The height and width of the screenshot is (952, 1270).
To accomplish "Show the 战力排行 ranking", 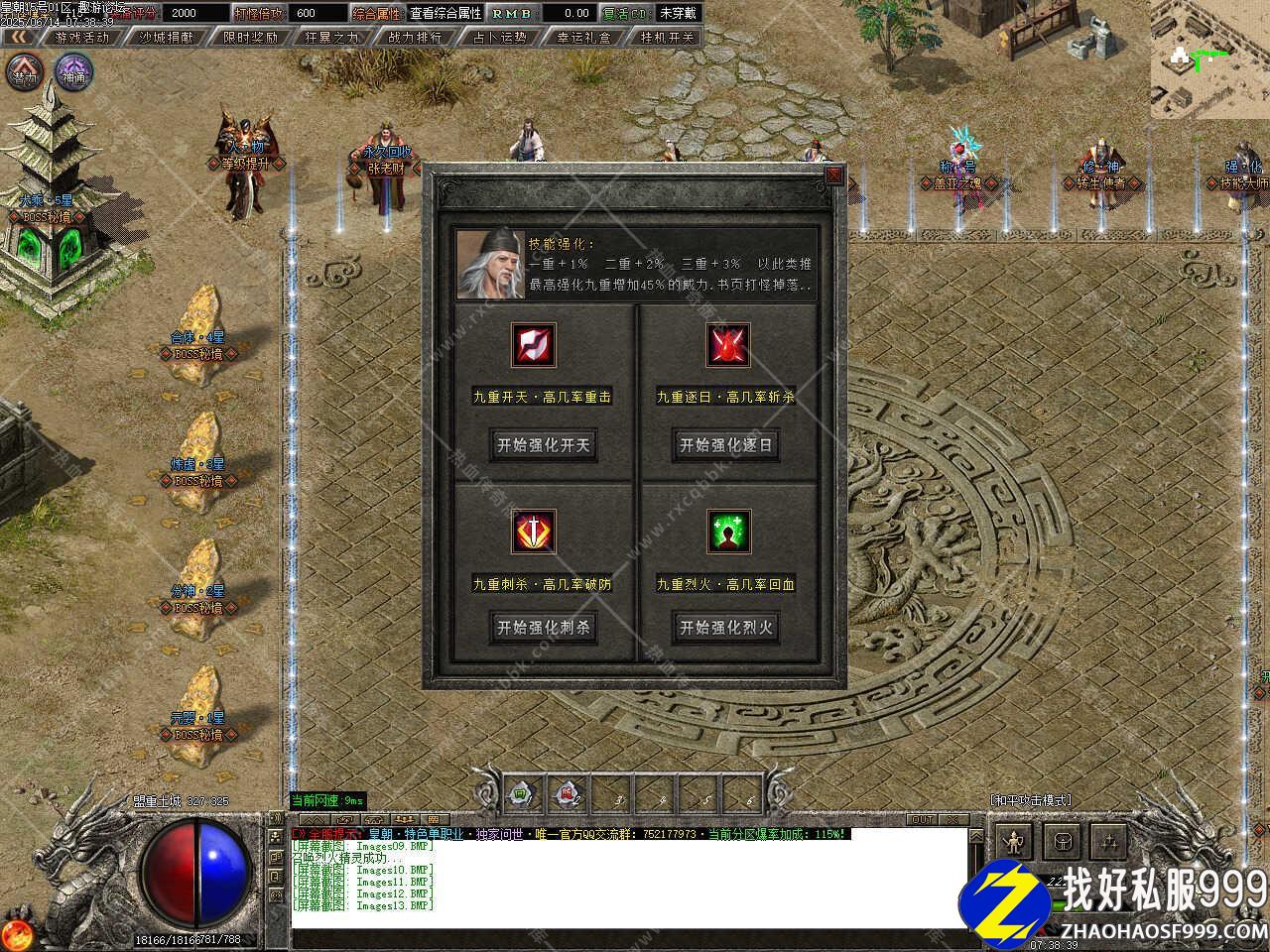I will point(416,37).
